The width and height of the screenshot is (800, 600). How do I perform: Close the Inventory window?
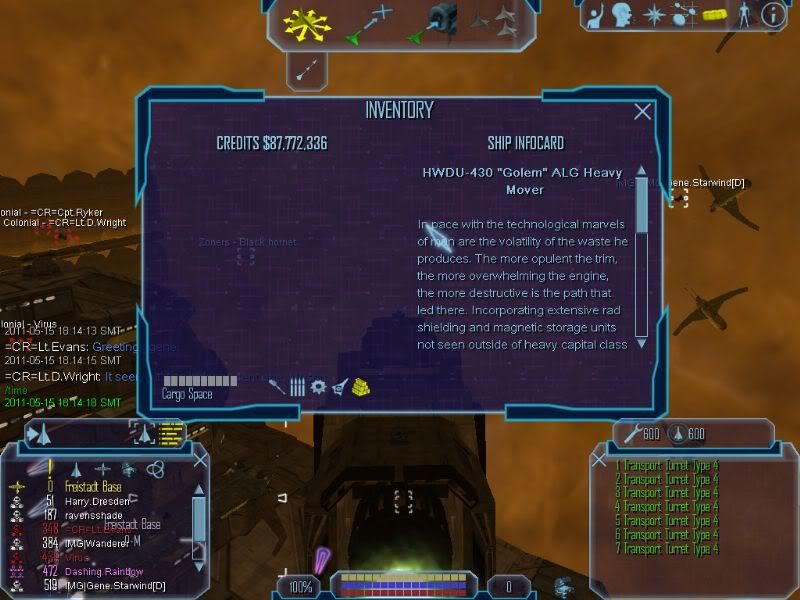click(643, 112)
